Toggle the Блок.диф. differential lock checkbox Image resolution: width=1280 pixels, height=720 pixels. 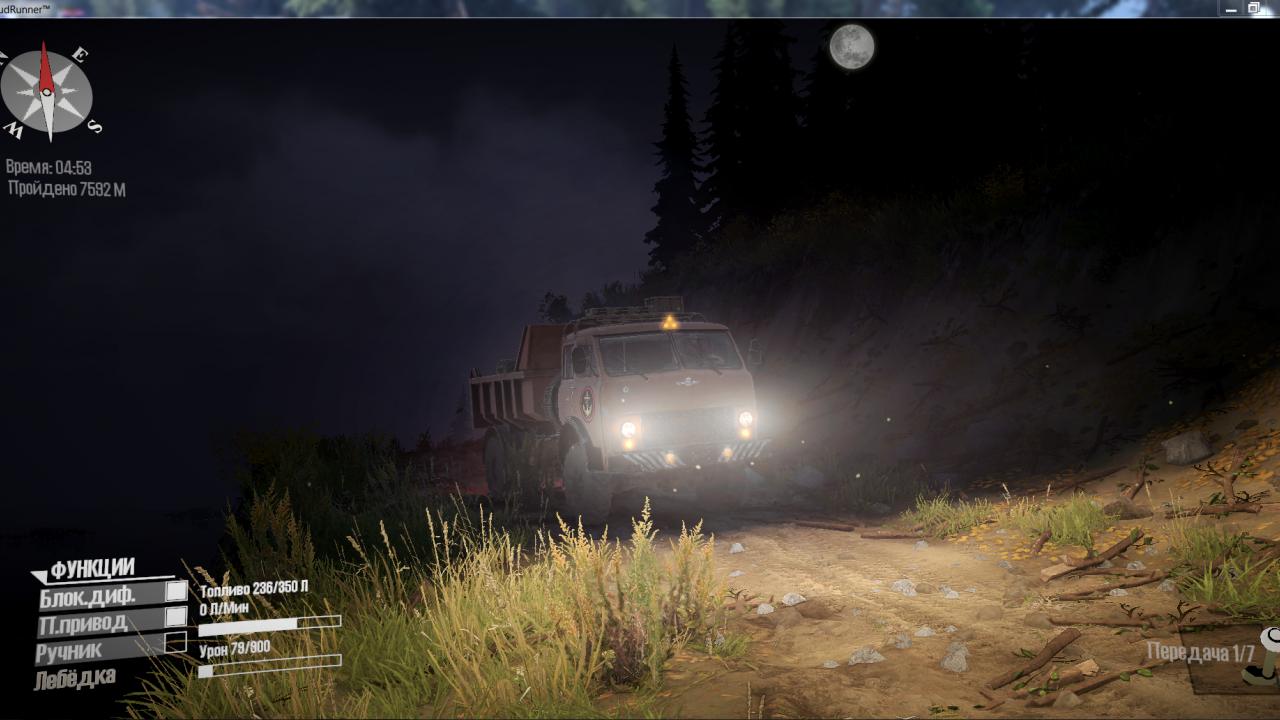point(176,591)
